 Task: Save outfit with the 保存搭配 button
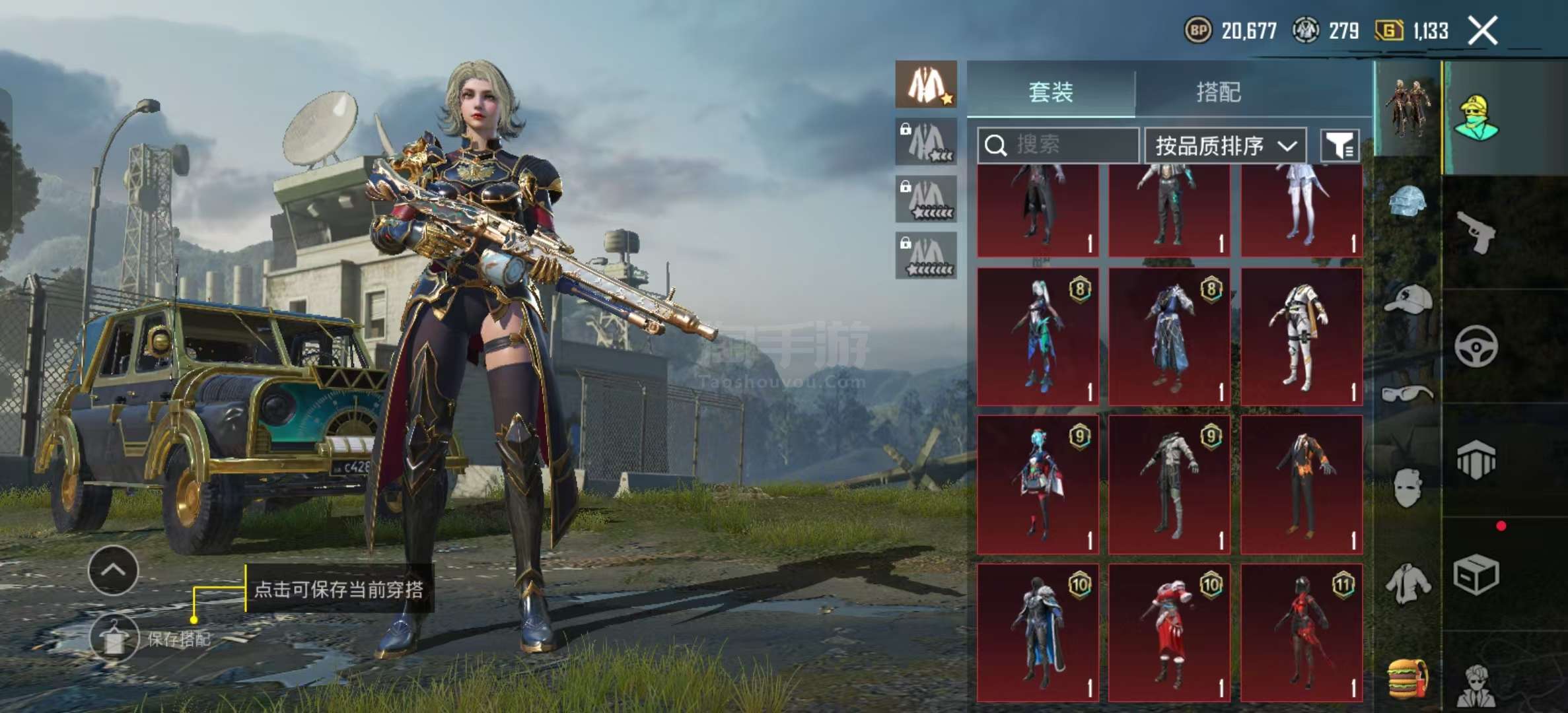tap(114, 638)
